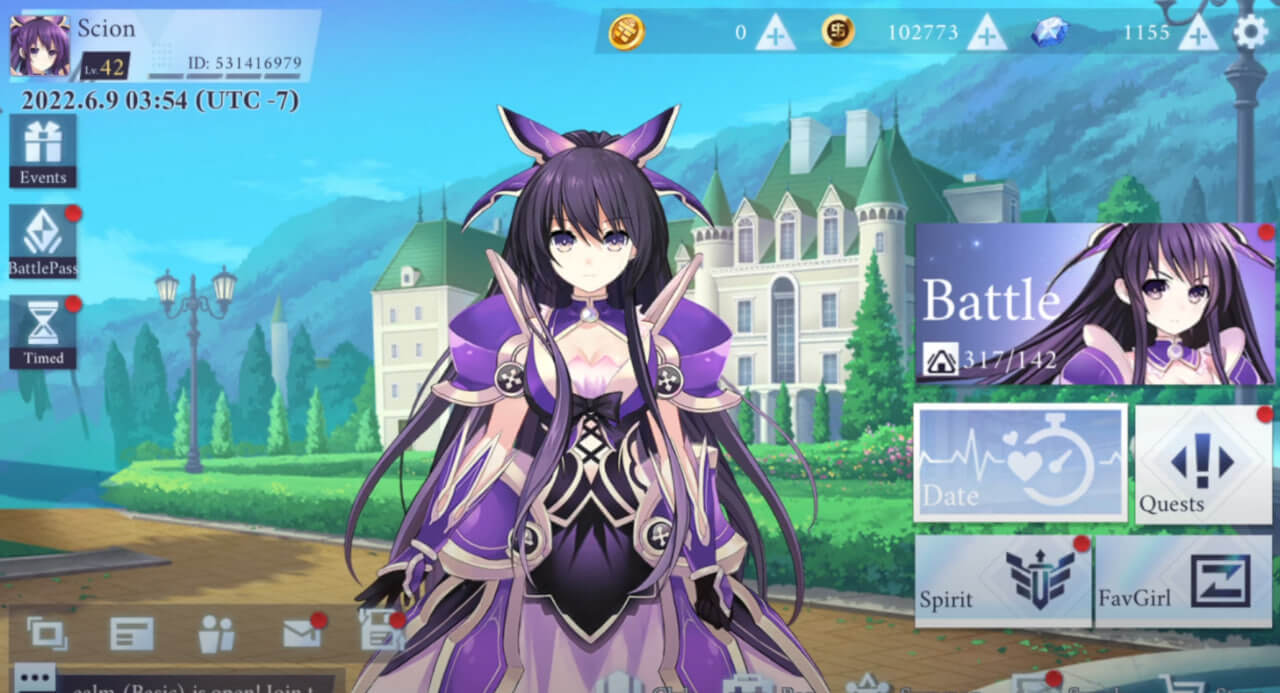1280x693 pixels.
Task: Select the FavGirl button
Action: (x=1183, y=581)
